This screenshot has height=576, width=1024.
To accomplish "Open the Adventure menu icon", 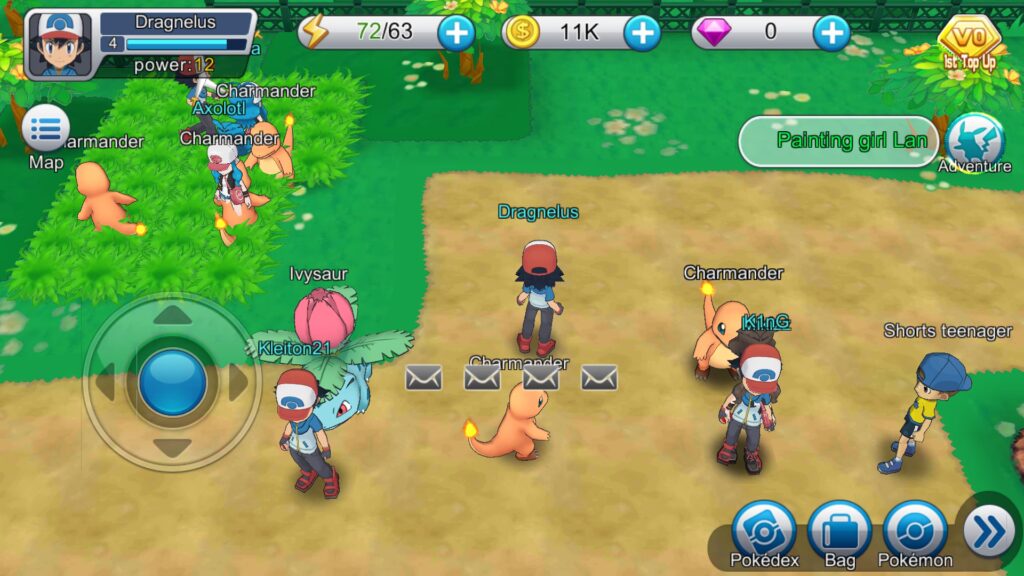I will 974,141.
